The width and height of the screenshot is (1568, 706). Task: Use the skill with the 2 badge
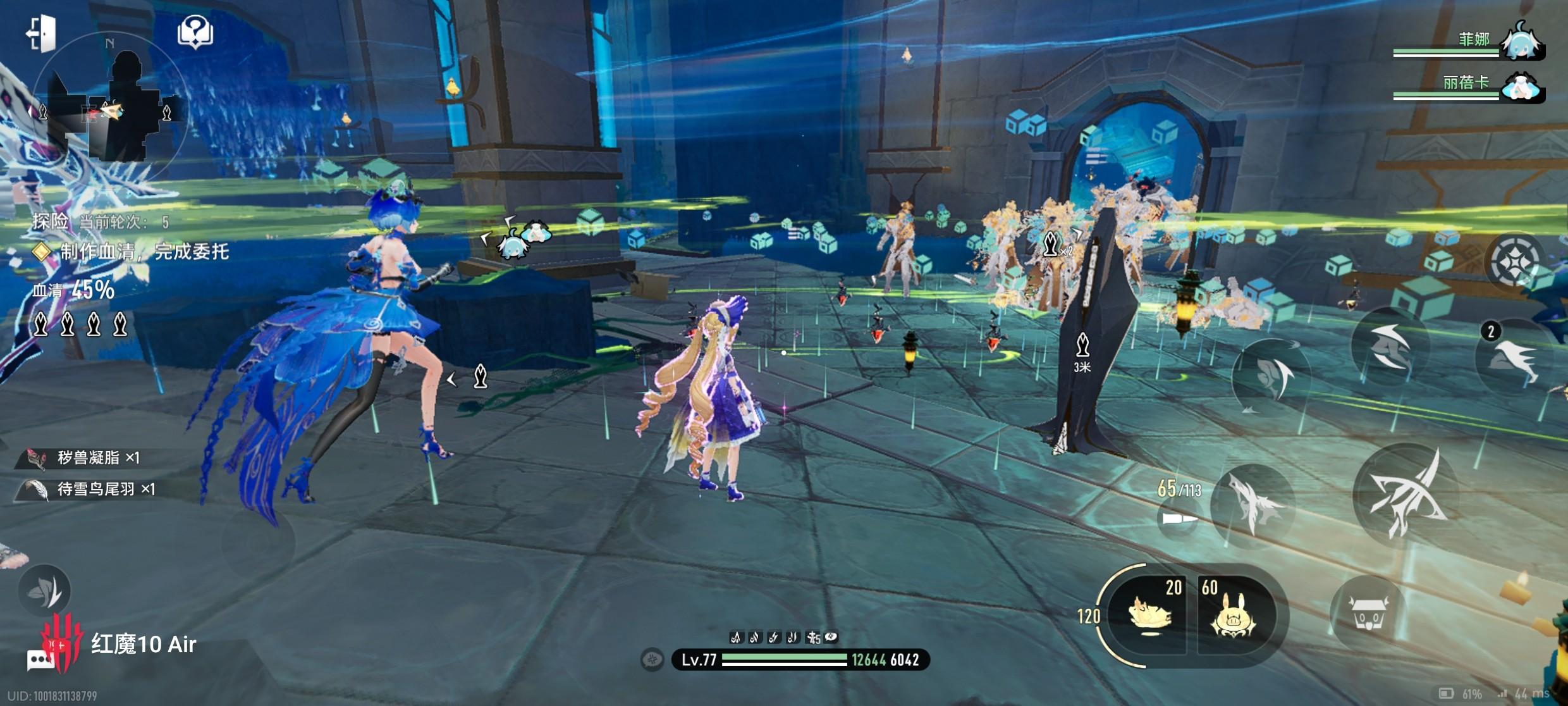click(1512, 358)
